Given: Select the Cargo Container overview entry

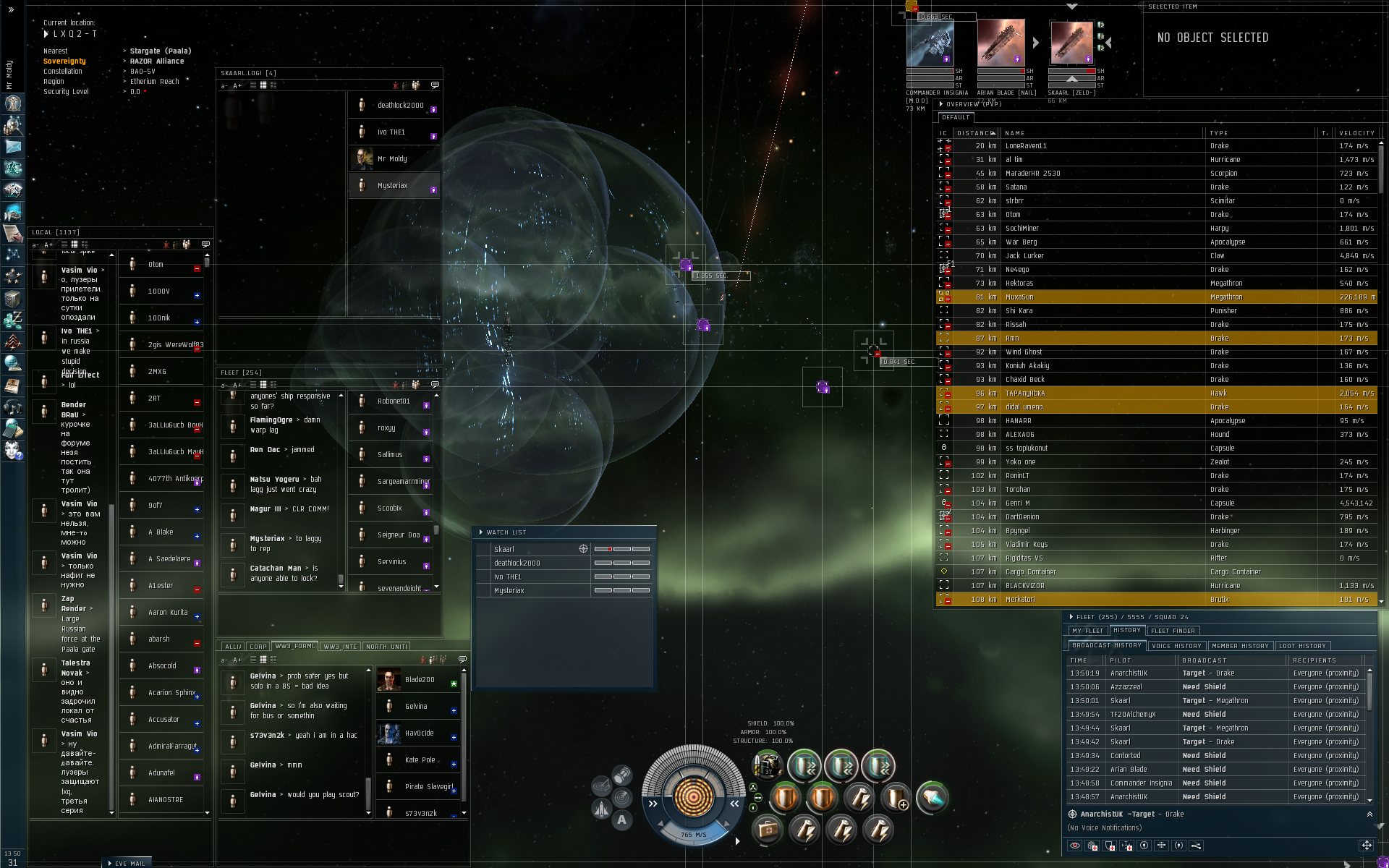Looking at the screenshot, I should (1085, 572).
